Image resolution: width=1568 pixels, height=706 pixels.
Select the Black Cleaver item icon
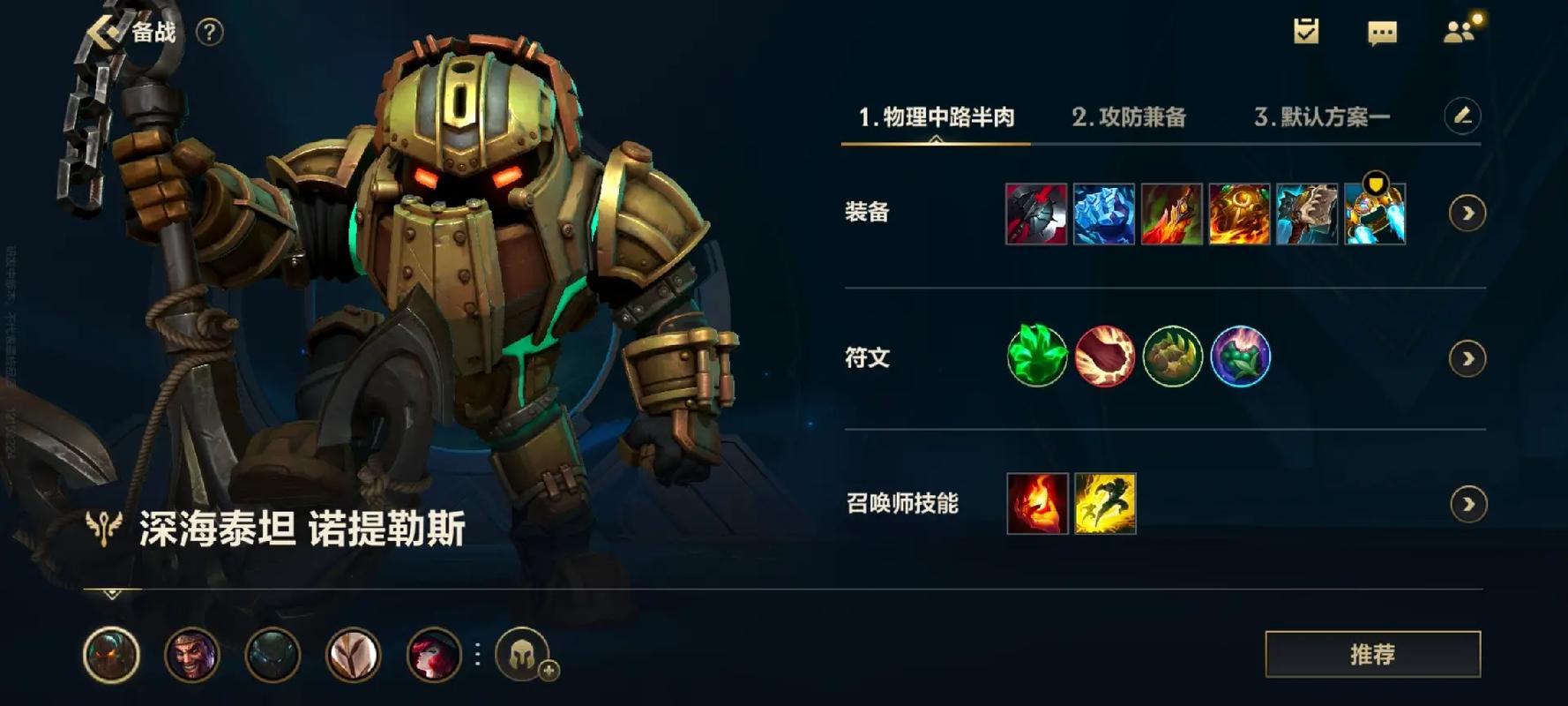tap(1036, 214)
